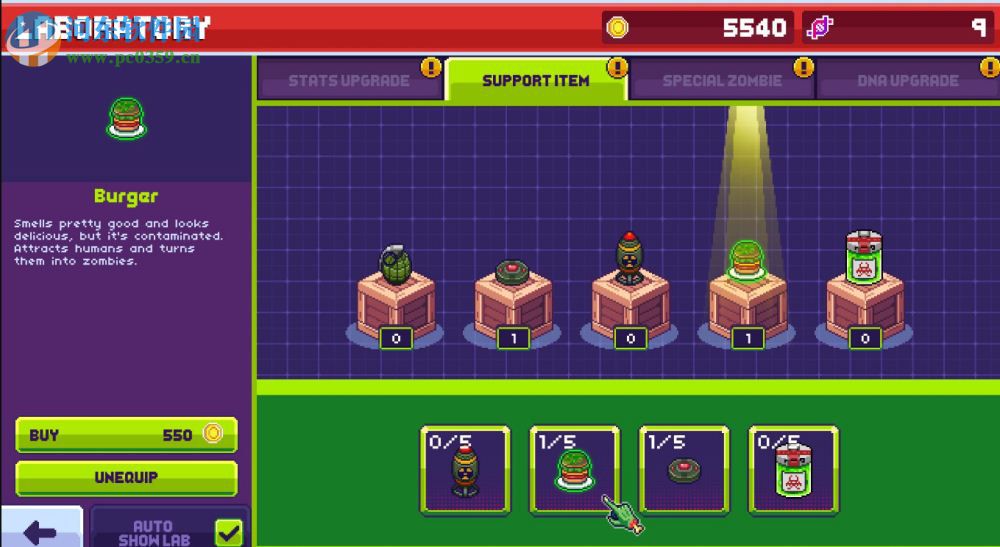This screenshot has height=547, width=1000.
Task: Go back with the arrow button
Action: point(40,530)
